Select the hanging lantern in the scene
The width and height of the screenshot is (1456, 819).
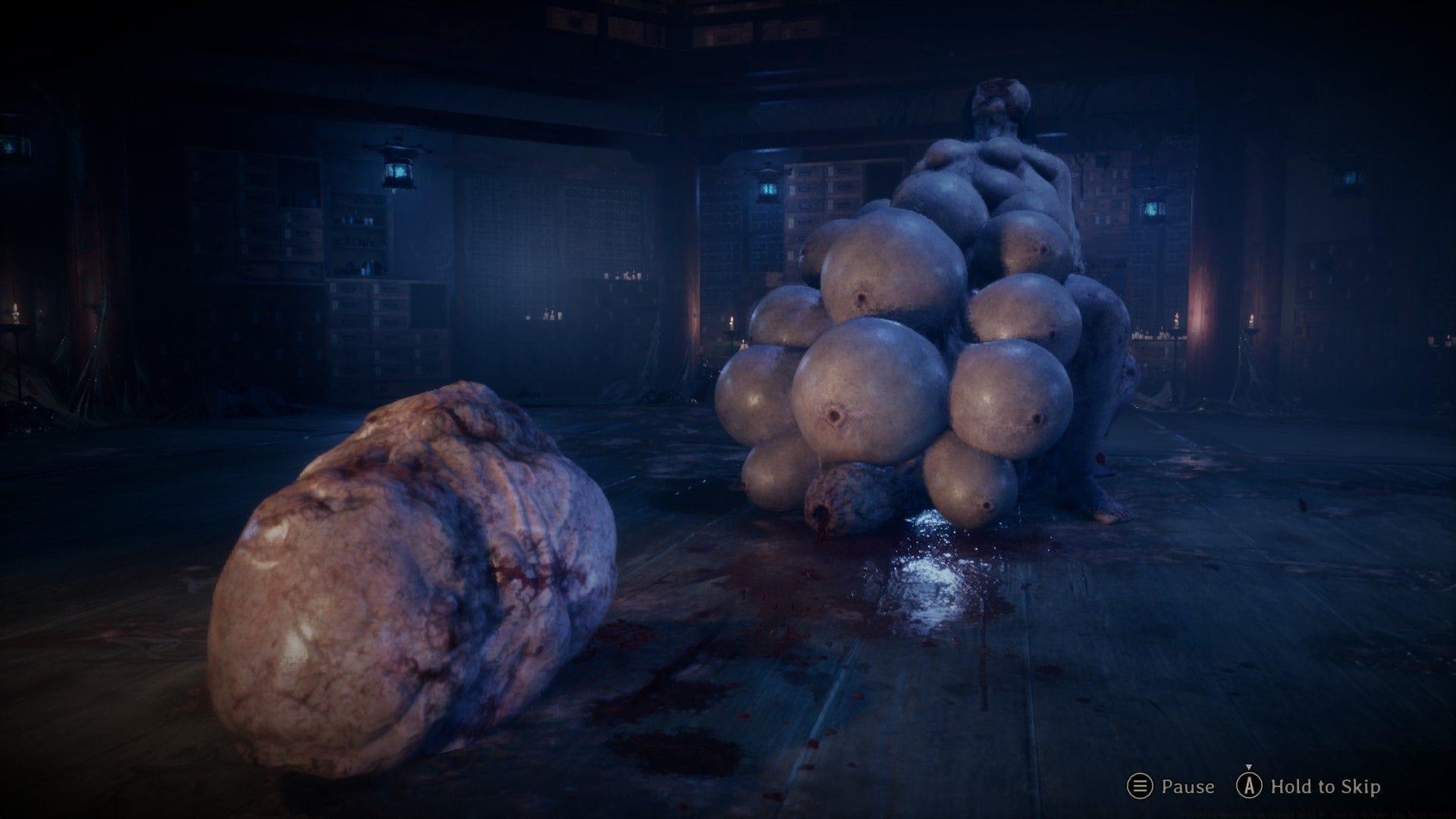pyautogui.click(x=398, y=163)
